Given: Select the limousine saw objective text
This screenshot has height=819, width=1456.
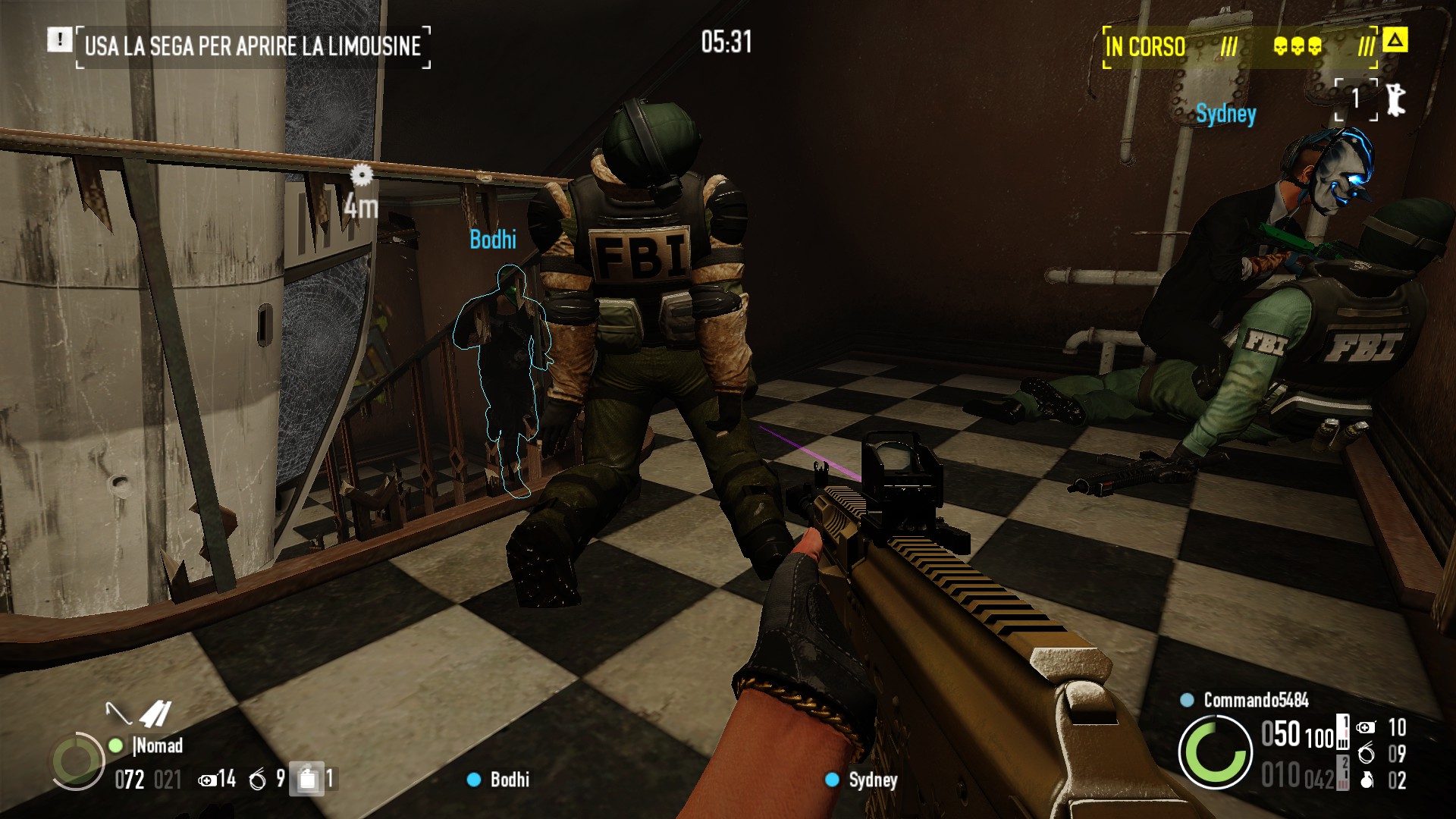Looking at the screenshot, I should tap(253, 46).
